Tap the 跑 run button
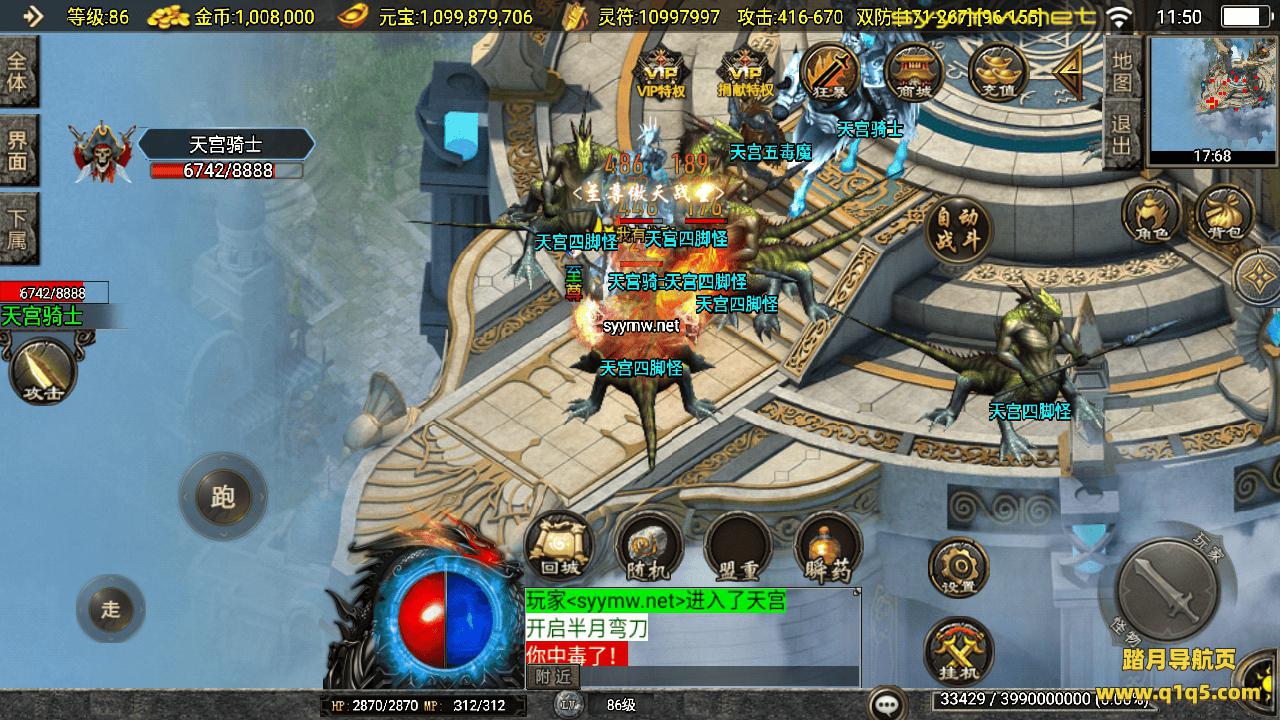 click(222, 497)
